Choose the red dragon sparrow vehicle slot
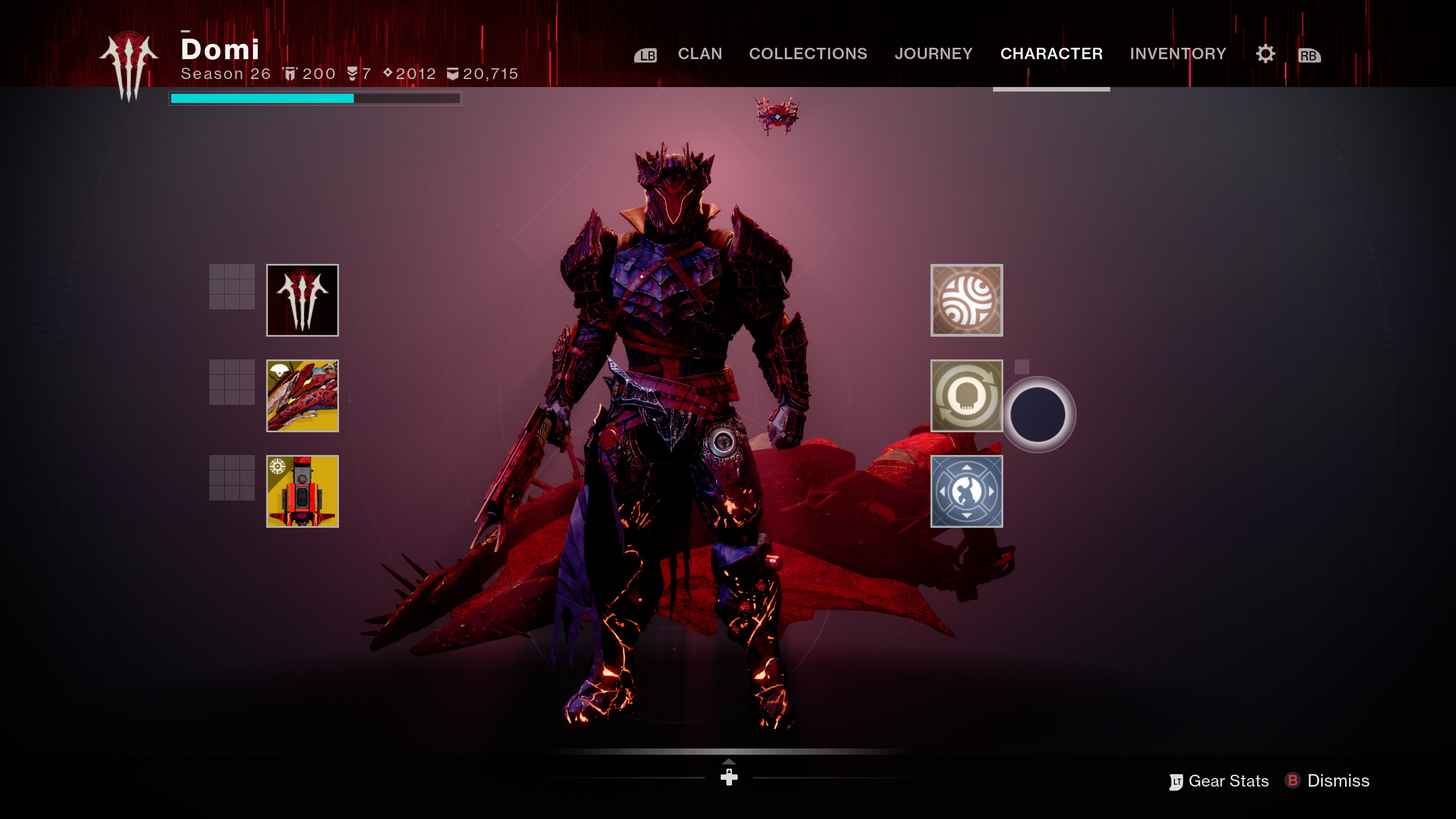This screenshot has height=819, width=1456. (x=303, y=396)
